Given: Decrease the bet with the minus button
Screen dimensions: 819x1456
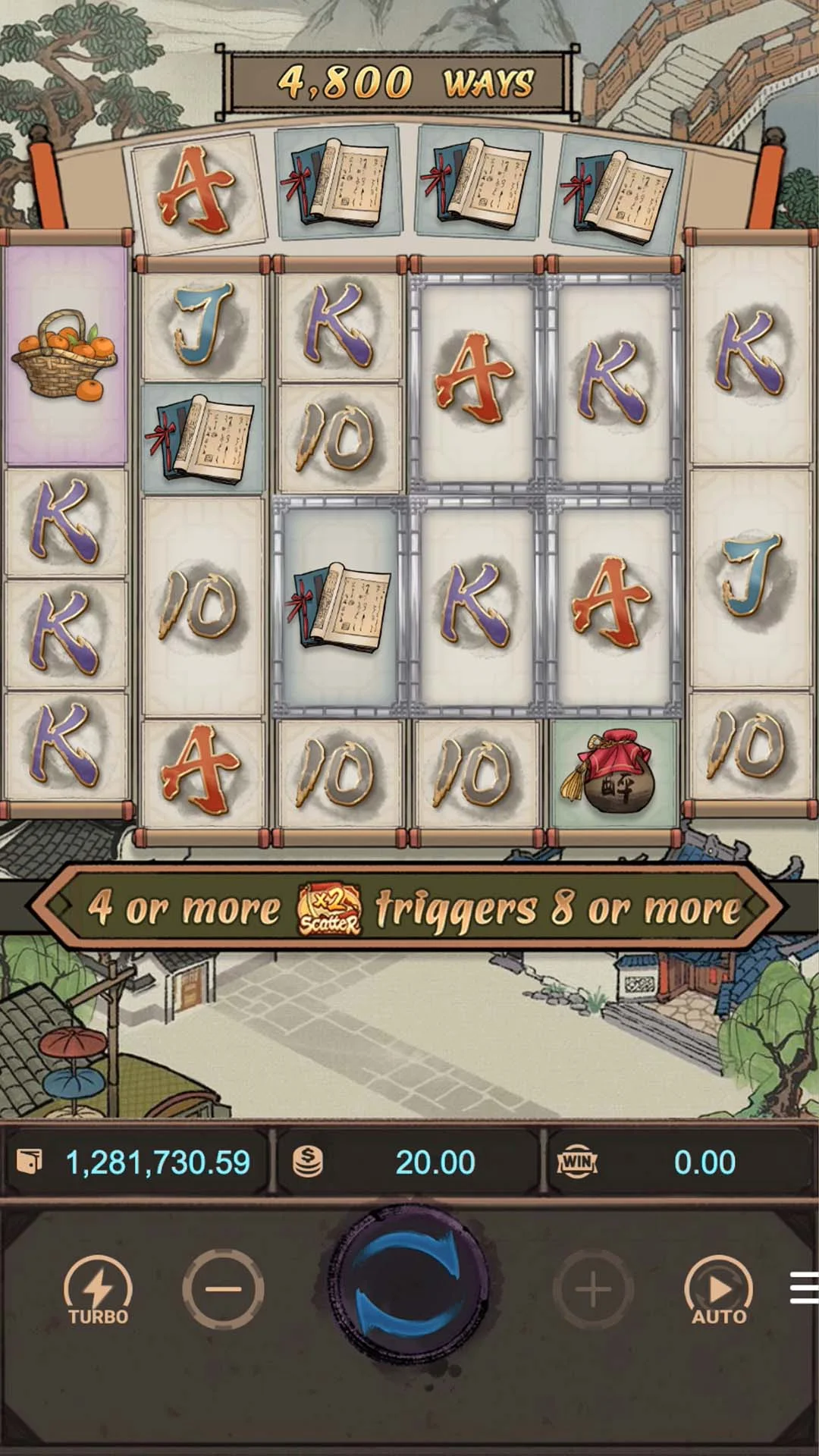Looking at the screenshot, I should (x=223, y=1289).
